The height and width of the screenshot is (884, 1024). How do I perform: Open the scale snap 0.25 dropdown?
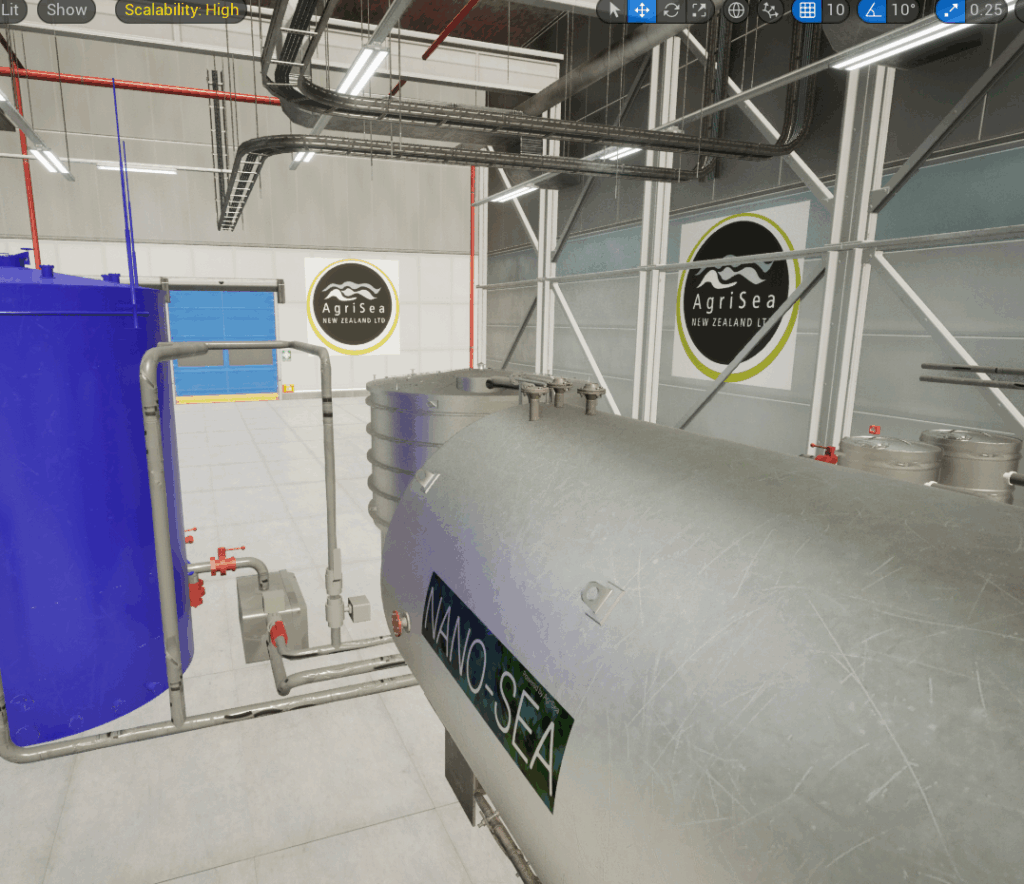(986, 10)
